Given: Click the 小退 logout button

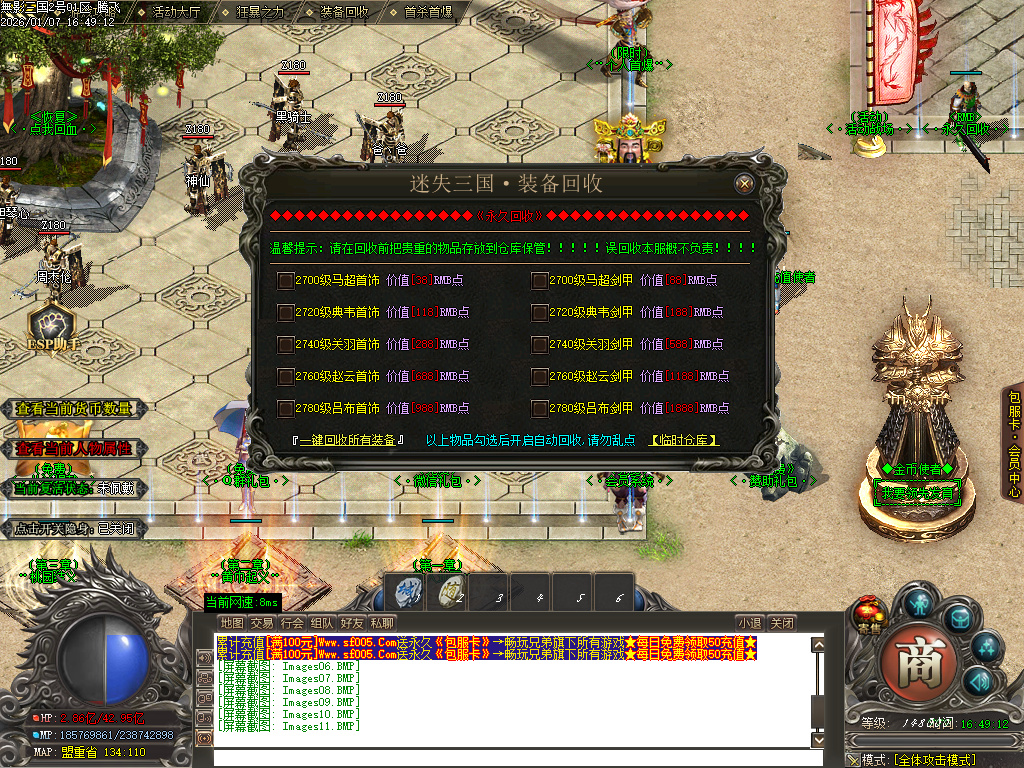Looking at the screenshot, I should 749,623.
